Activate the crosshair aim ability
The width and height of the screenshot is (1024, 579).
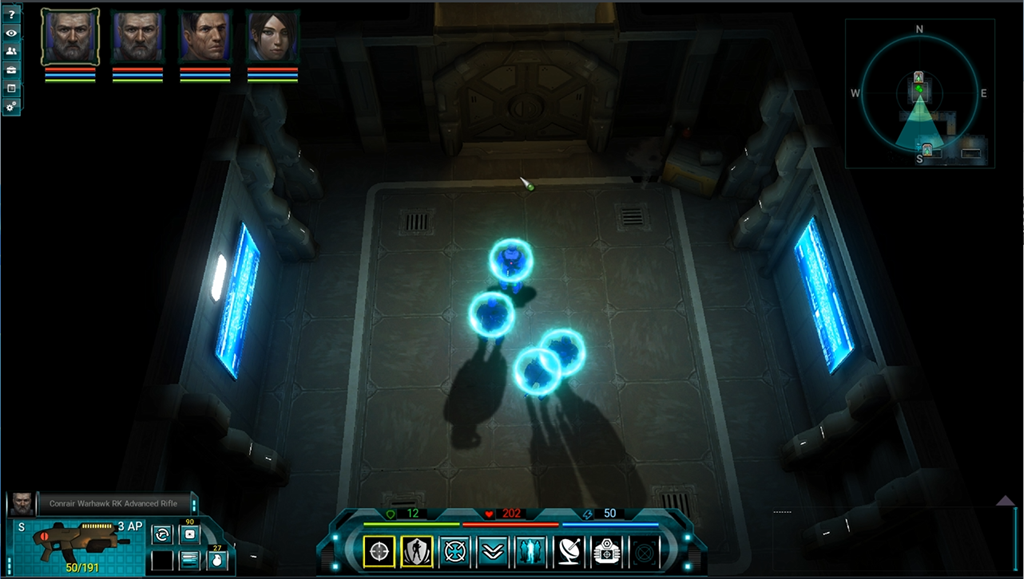pyautogui.click(x=379, y=551)
